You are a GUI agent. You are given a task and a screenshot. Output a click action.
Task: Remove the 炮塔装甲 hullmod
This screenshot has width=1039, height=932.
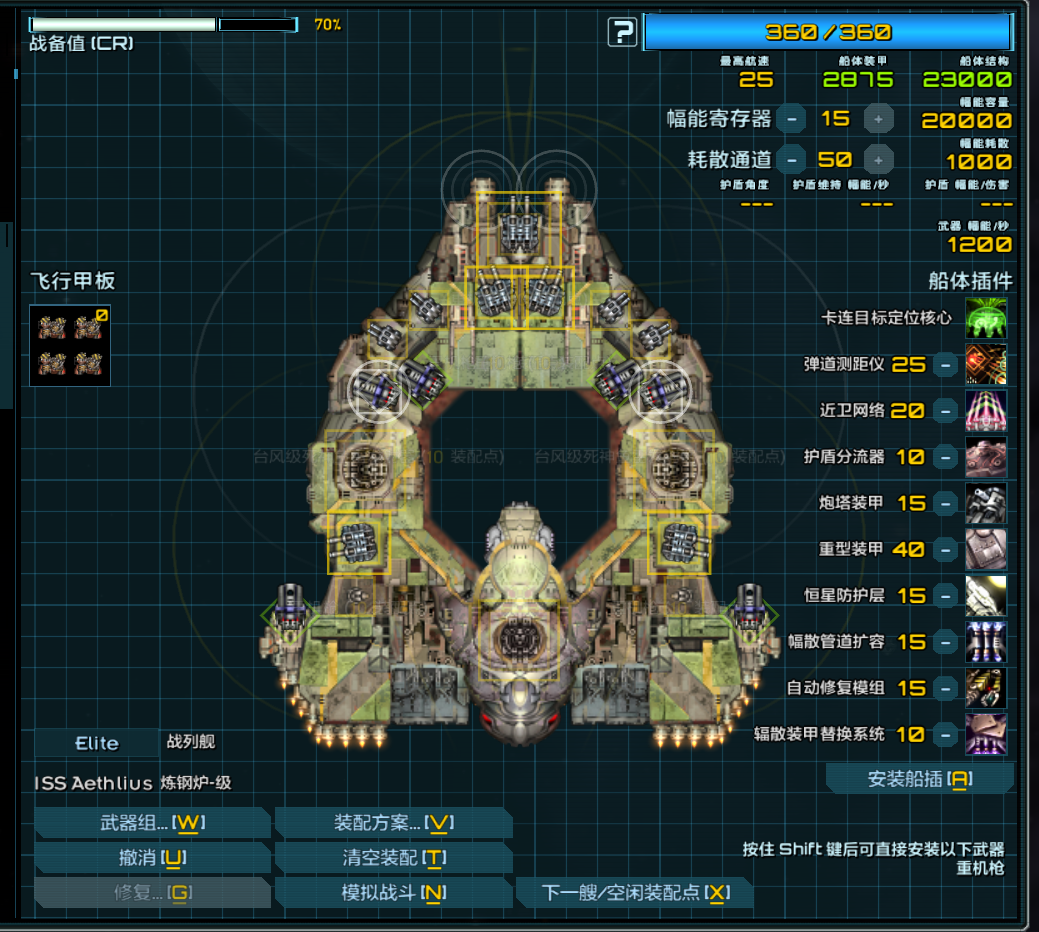(945, 503)
